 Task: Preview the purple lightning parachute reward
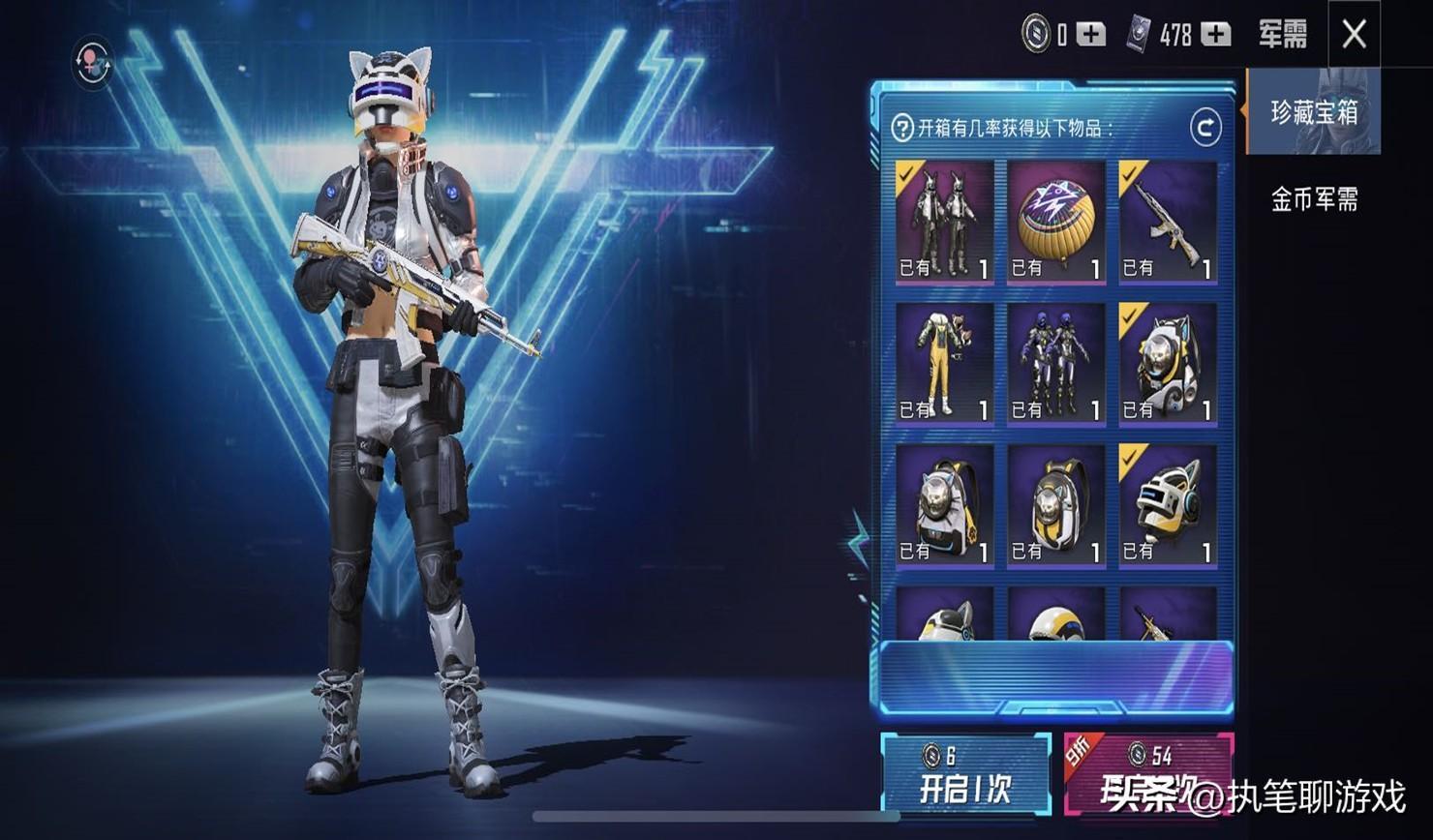point(1056,222)
